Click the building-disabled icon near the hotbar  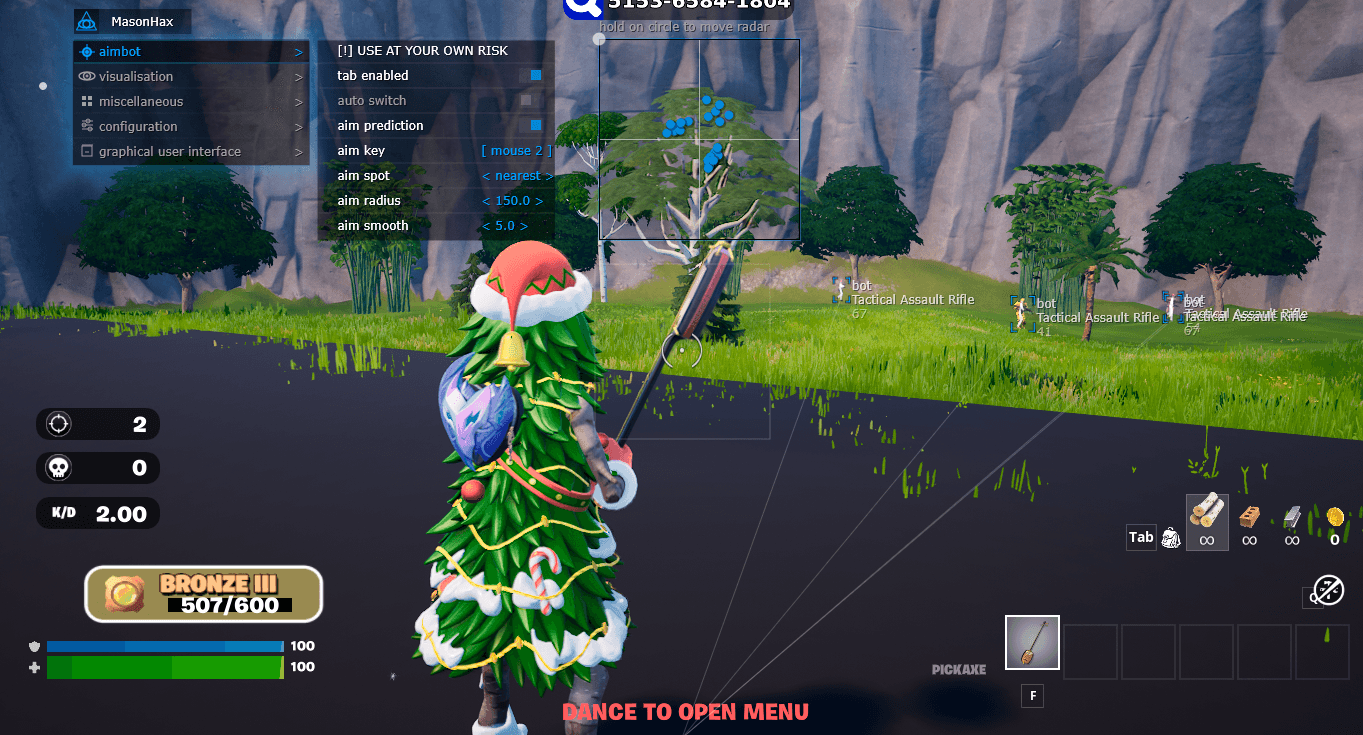click(1324, 590)
